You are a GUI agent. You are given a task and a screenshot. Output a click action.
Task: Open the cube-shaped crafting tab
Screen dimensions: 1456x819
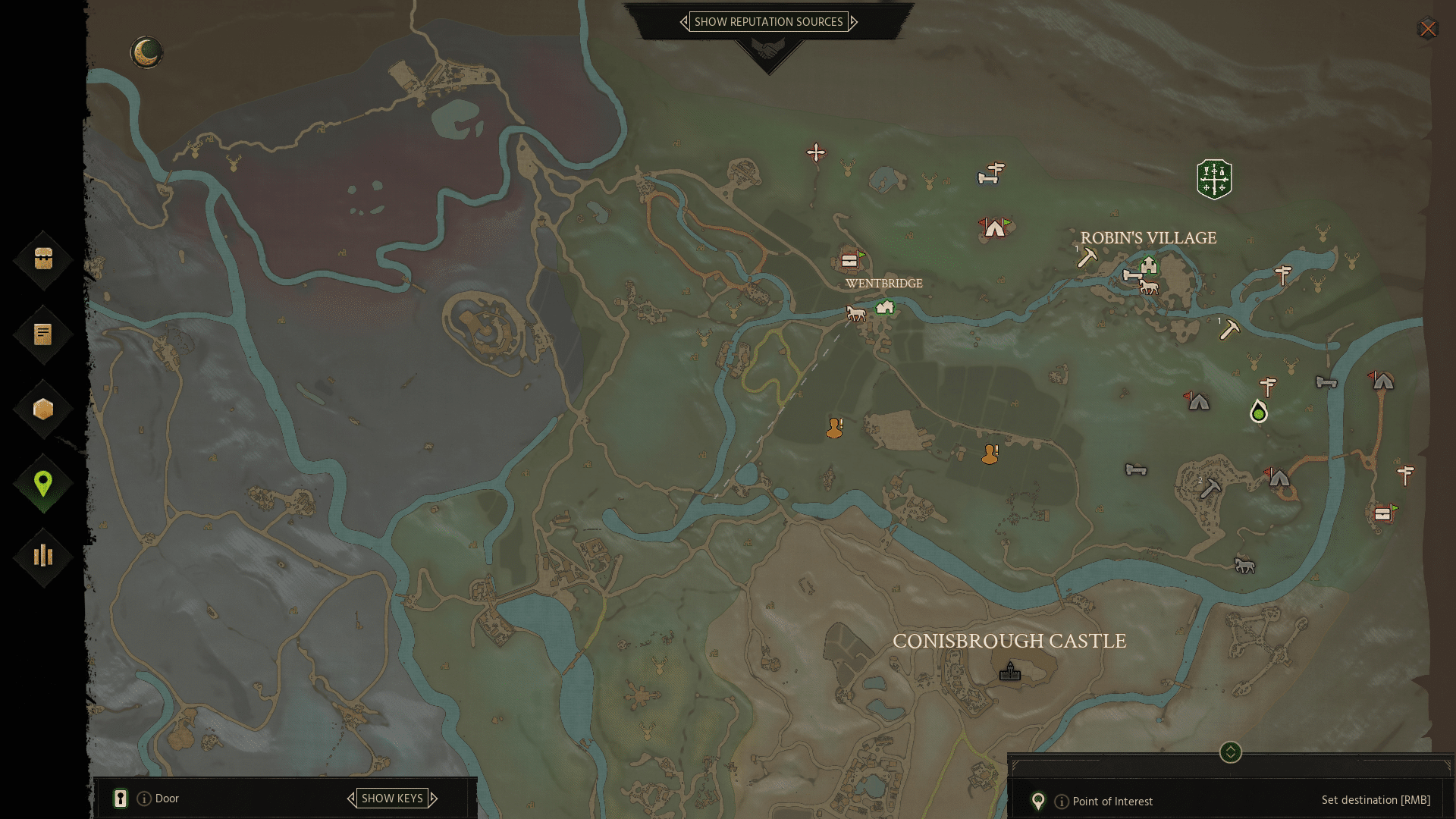point(43,409)
